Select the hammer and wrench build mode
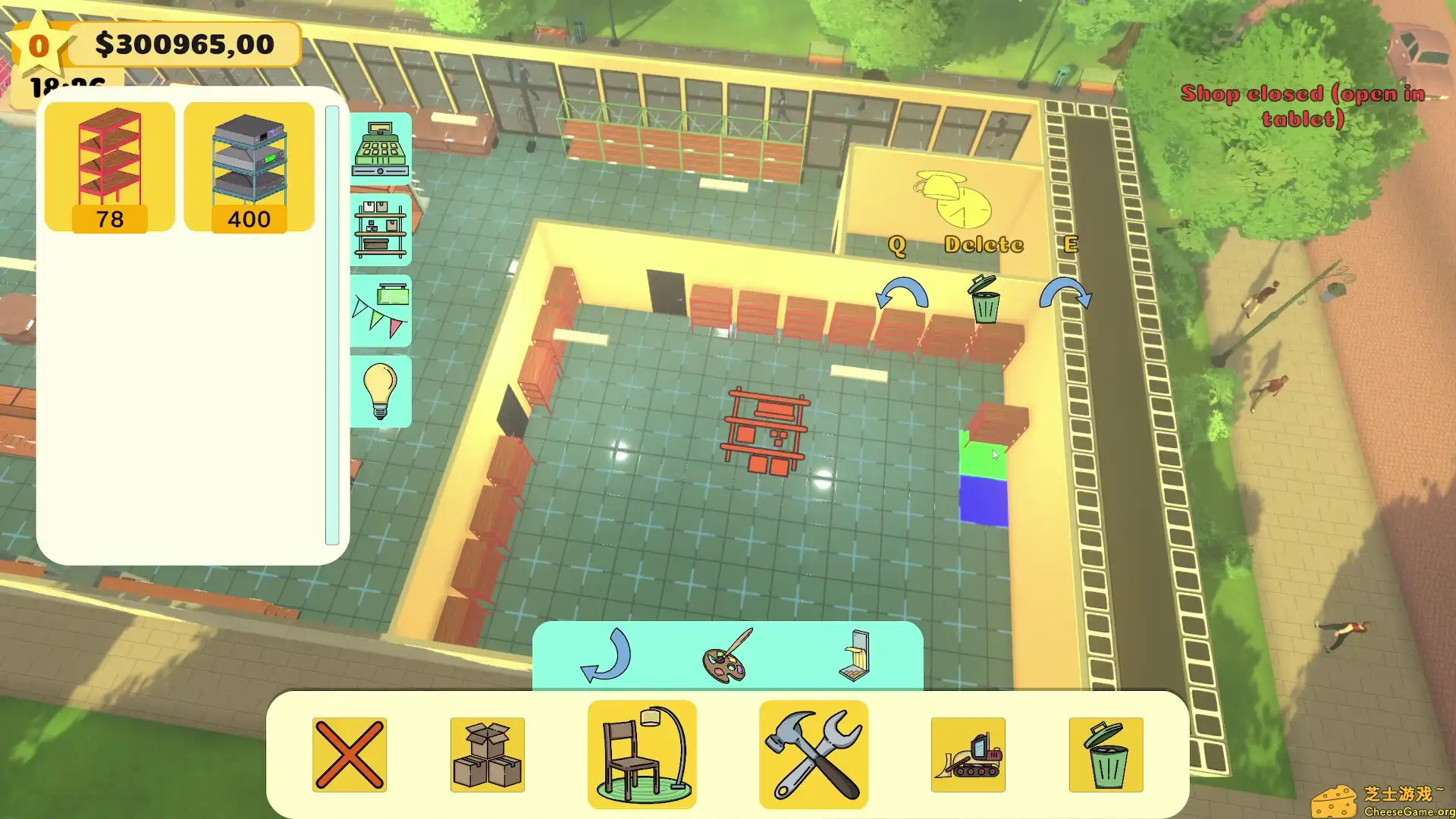This screenshot has height=819, width=1456. 812,755
